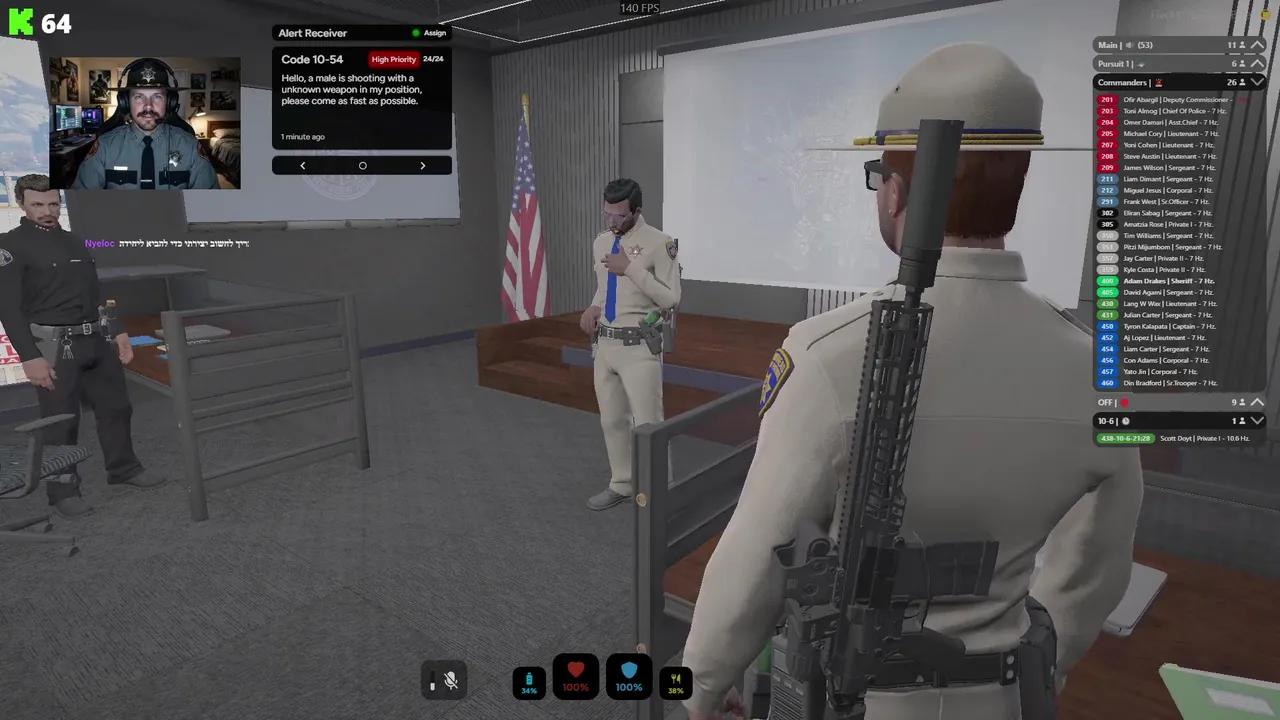Click the clock icon on the 10-6 channel
The width and height of the screenshot is (1280, 720).
coord(1126,421)
